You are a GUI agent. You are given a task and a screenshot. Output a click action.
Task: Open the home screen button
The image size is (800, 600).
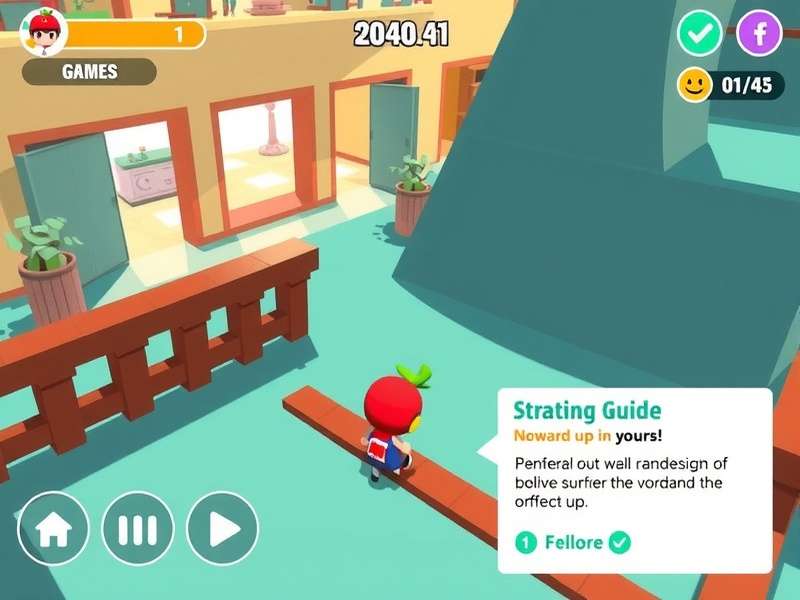(x=53, y=528)
